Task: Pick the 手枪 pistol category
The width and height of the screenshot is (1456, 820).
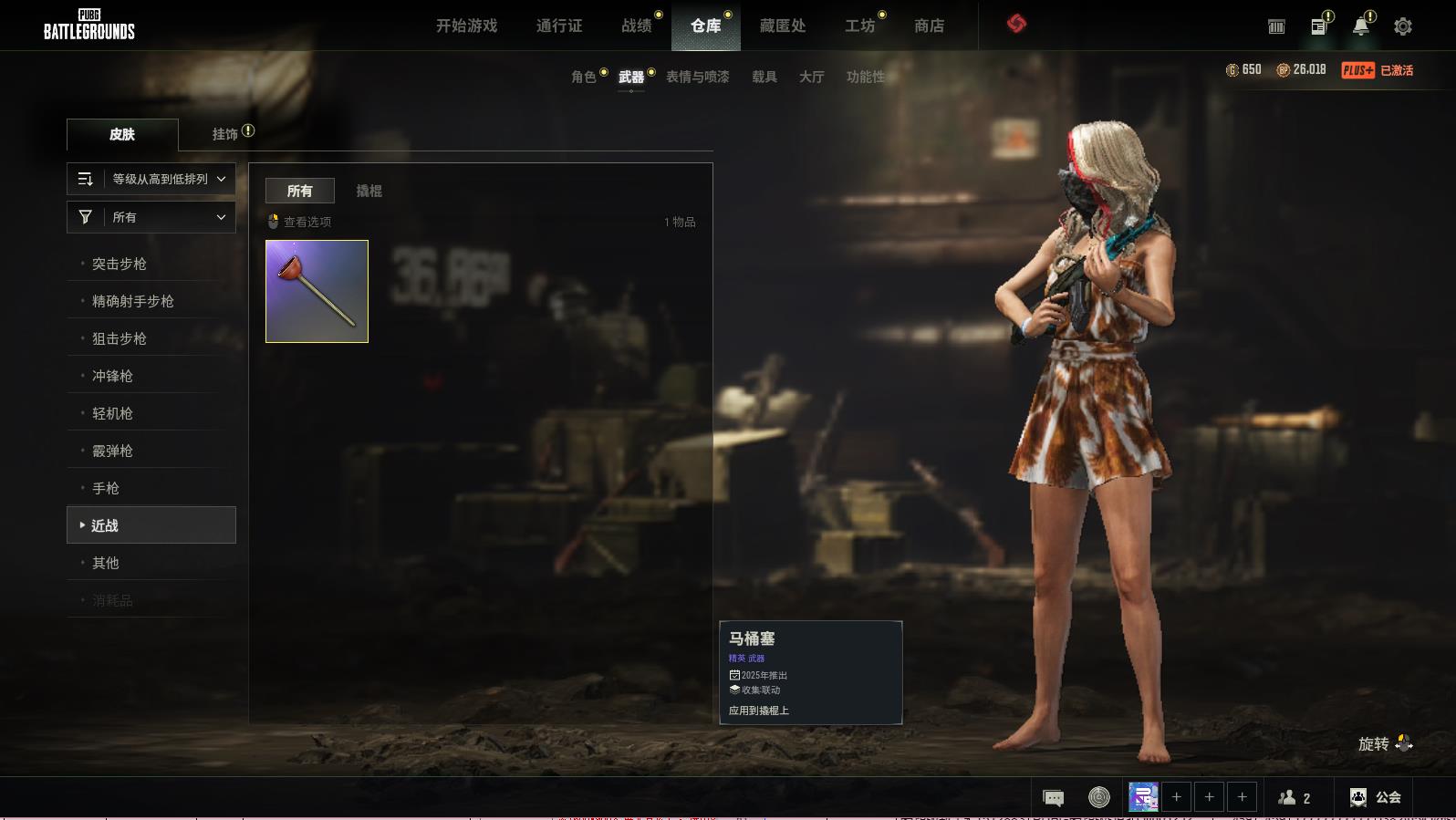Action: point(106,488)
